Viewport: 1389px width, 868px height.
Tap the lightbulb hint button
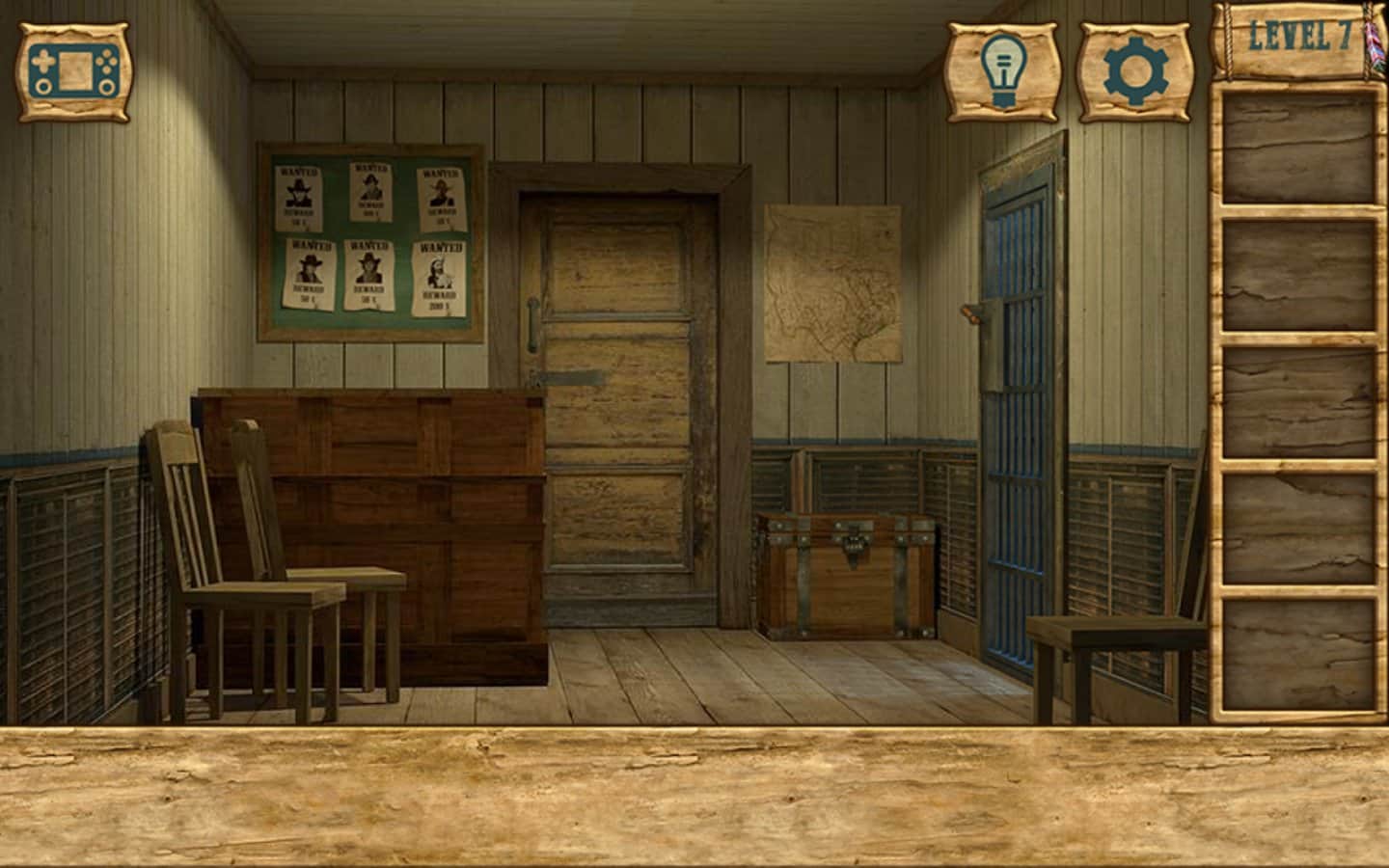[1004, 72]
